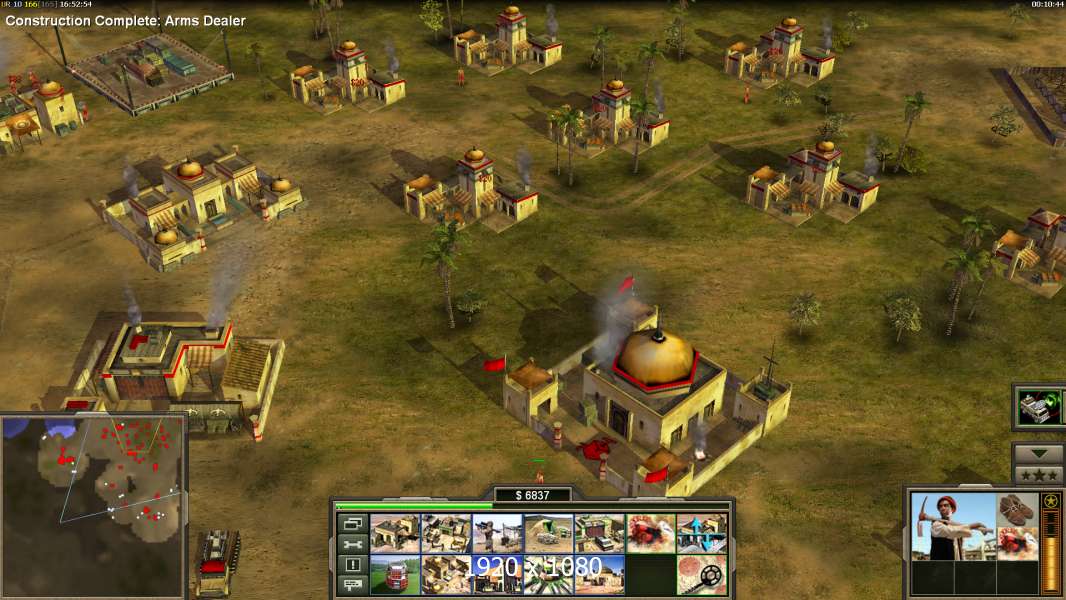Place the red explosive trap in command bar
This screenshot has height=600, width=1066.
(x=650, y=533)
